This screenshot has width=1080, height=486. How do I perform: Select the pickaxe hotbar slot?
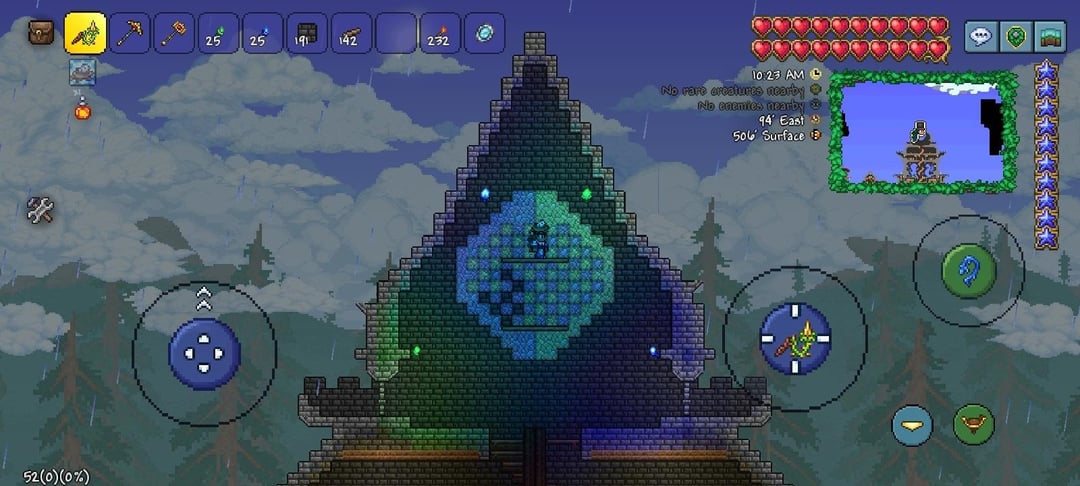click(x=130, y=33)
